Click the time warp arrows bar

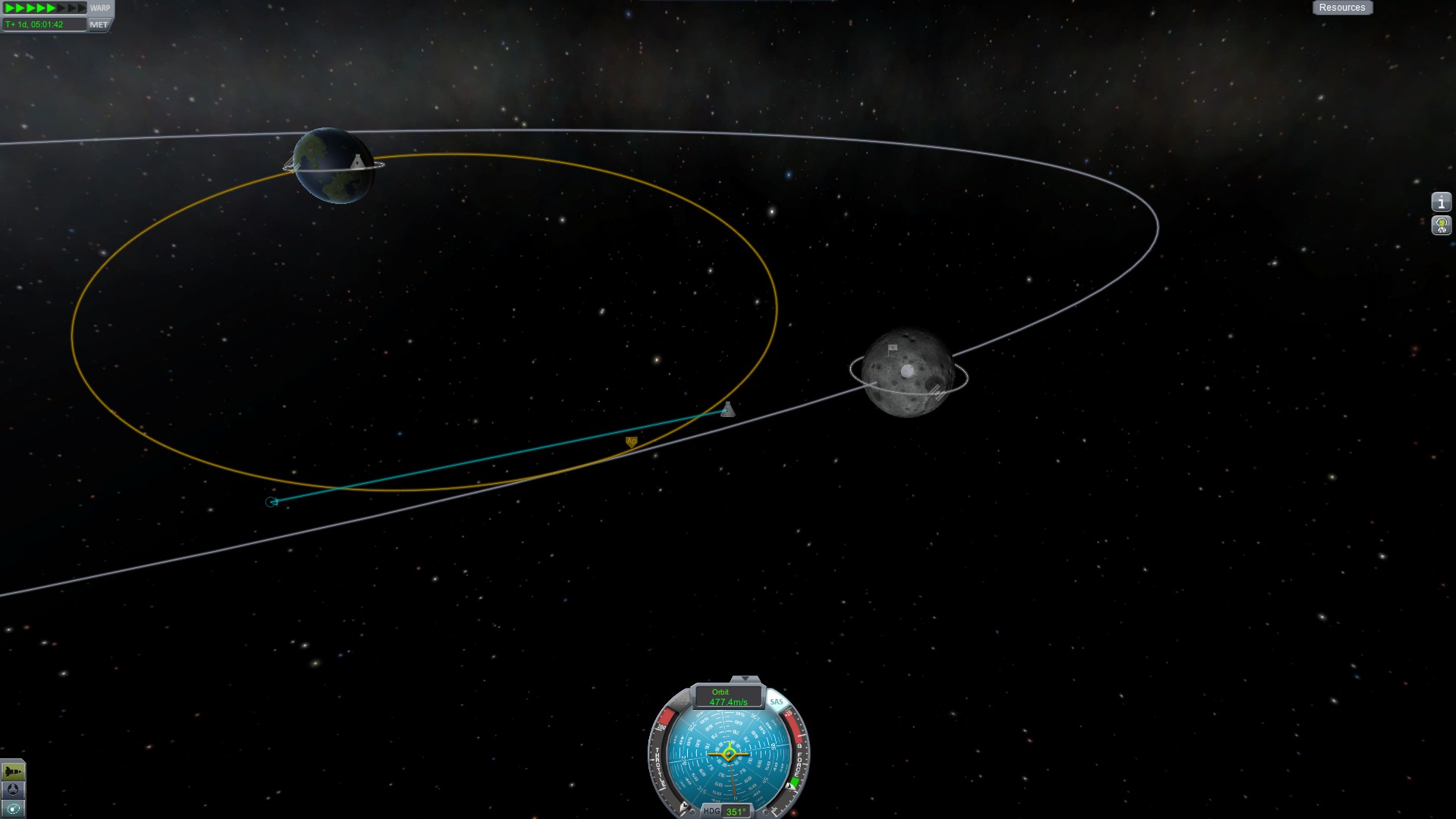(x=45, y=8)
